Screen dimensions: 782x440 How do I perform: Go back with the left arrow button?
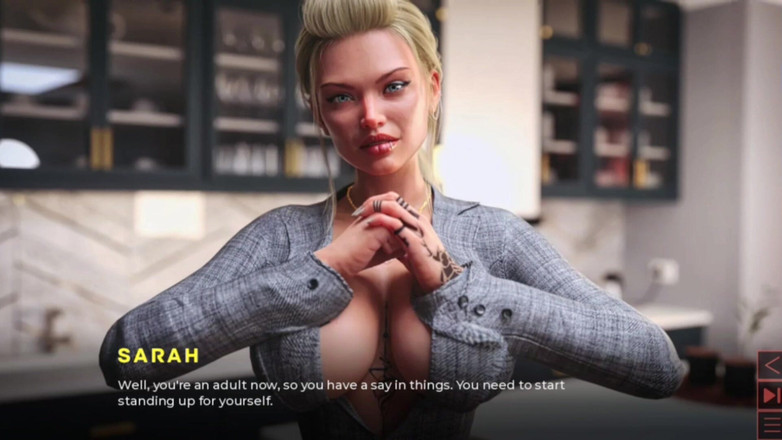coord(769,365)
